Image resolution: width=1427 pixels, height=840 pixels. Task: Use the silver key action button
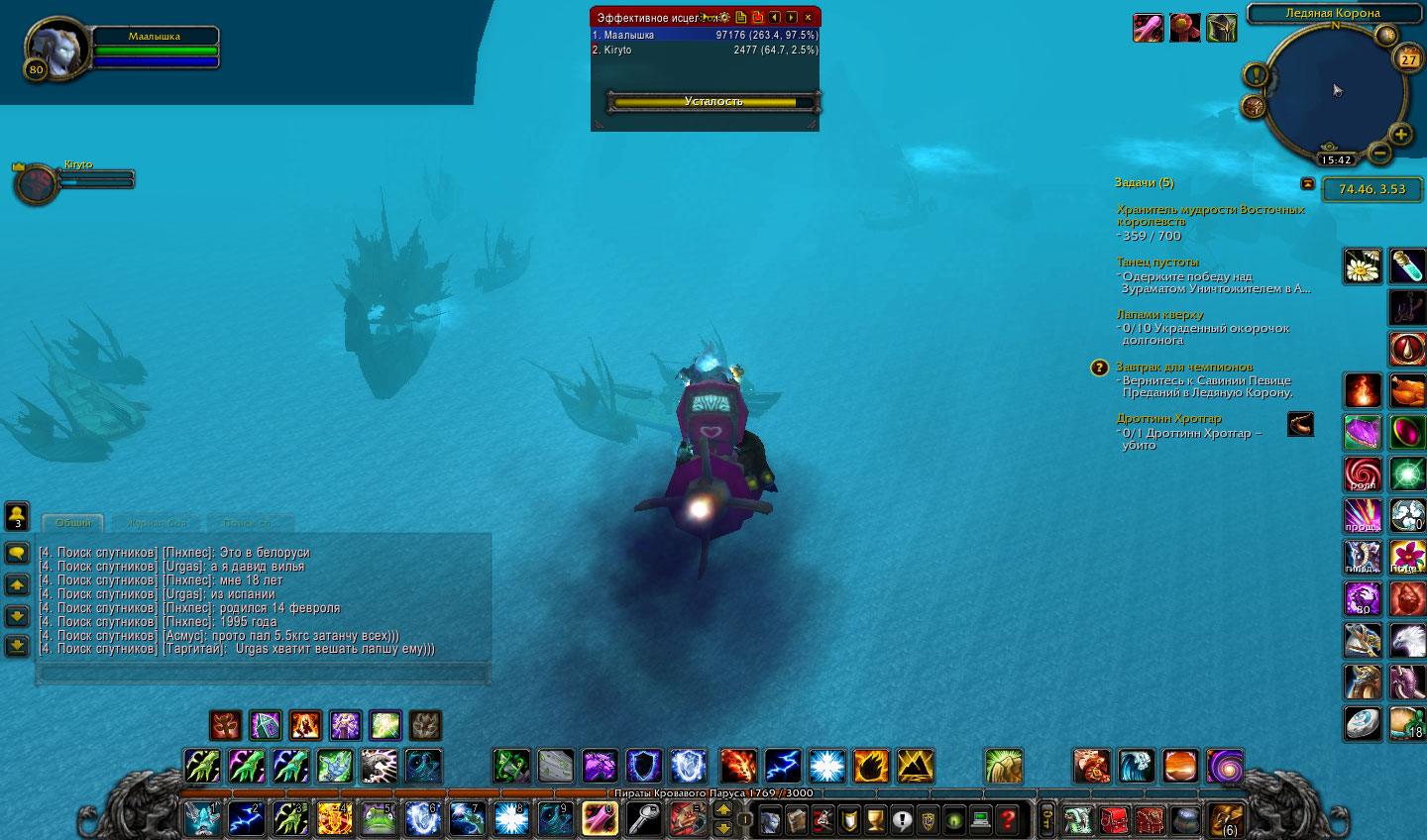(644, 819)
